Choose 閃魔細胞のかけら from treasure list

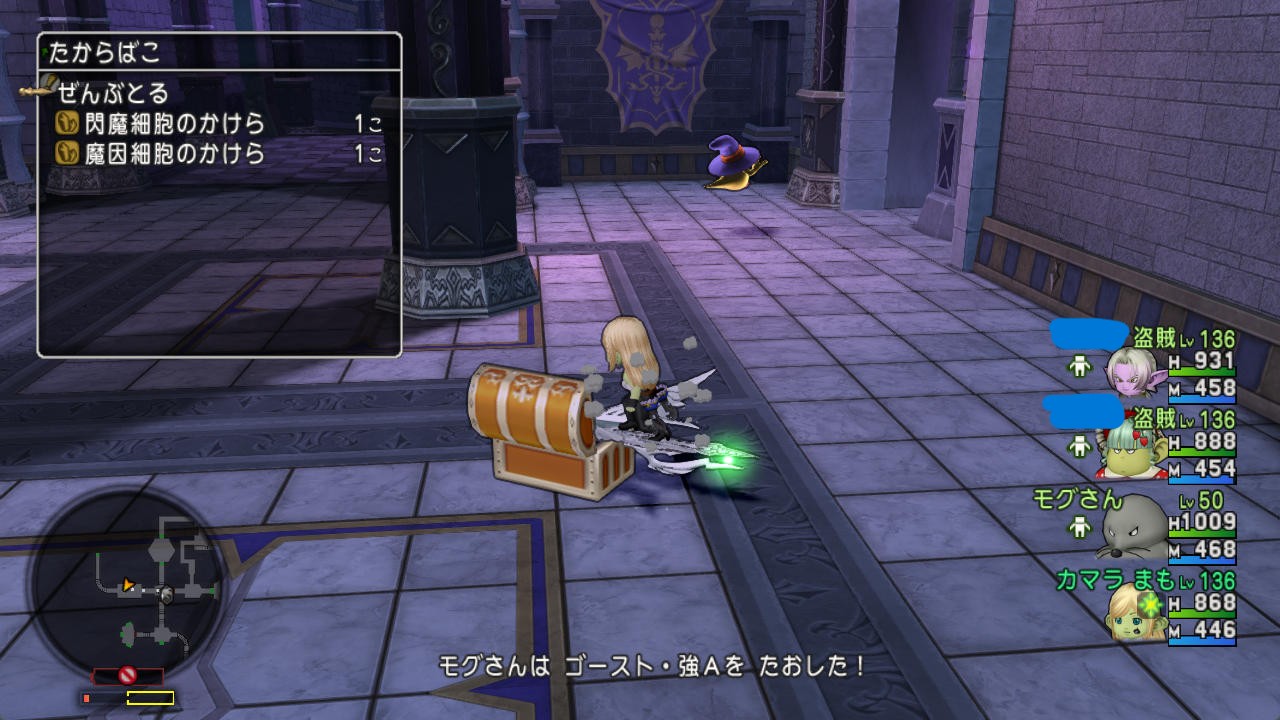161,124
